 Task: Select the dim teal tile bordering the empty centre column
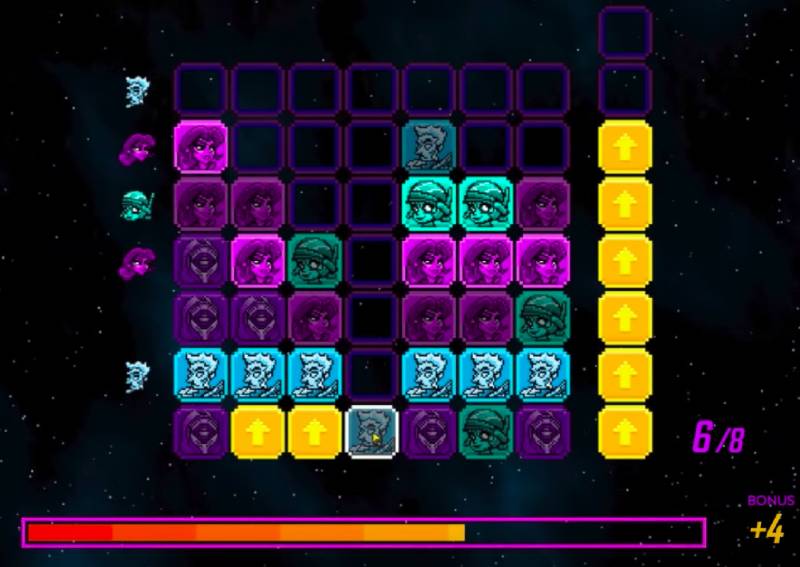pyautogui.click(x=315, y=262)
